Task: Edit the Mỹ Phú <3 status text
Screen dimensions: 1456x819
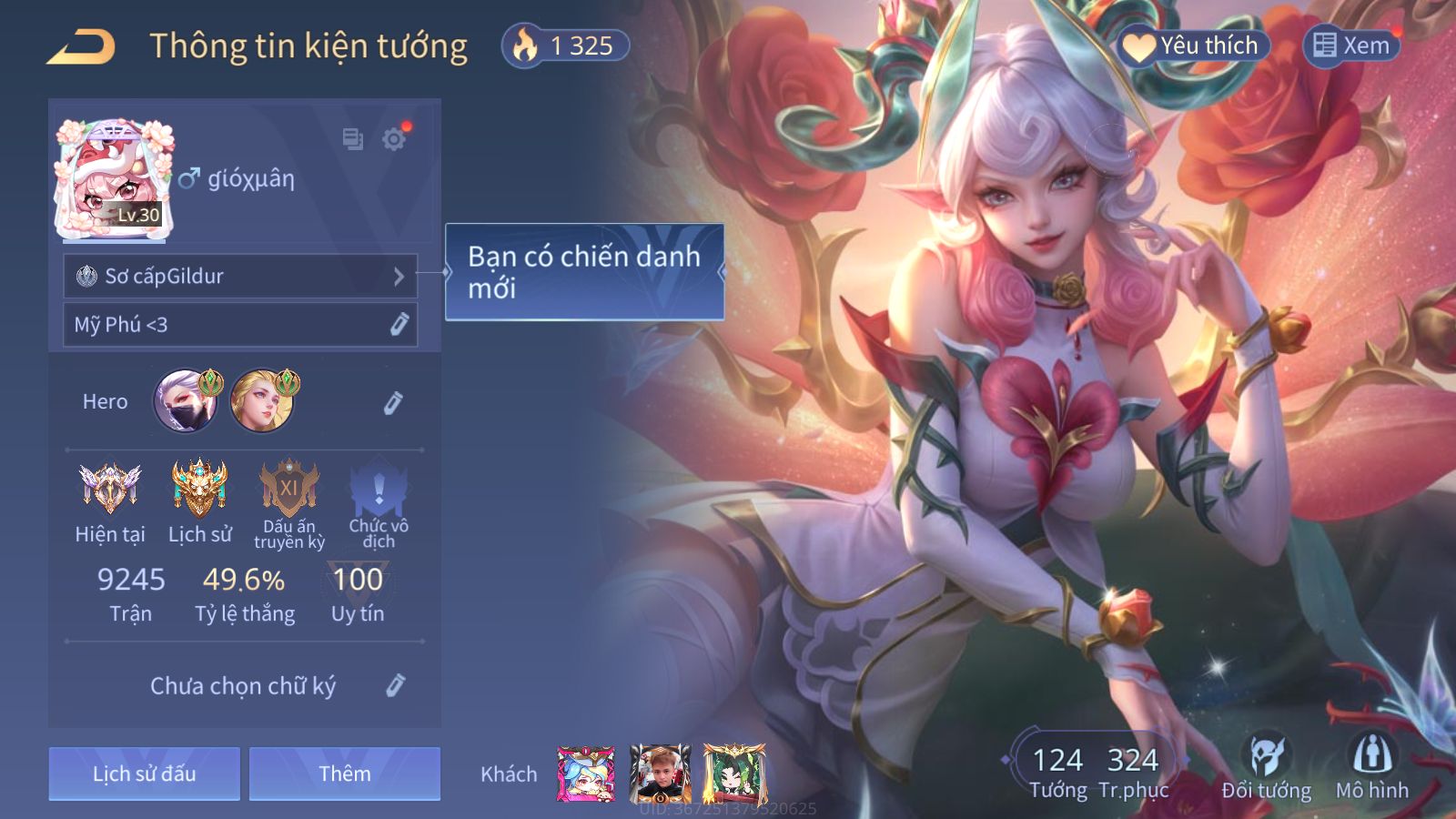Action: (x=399, y=325)
